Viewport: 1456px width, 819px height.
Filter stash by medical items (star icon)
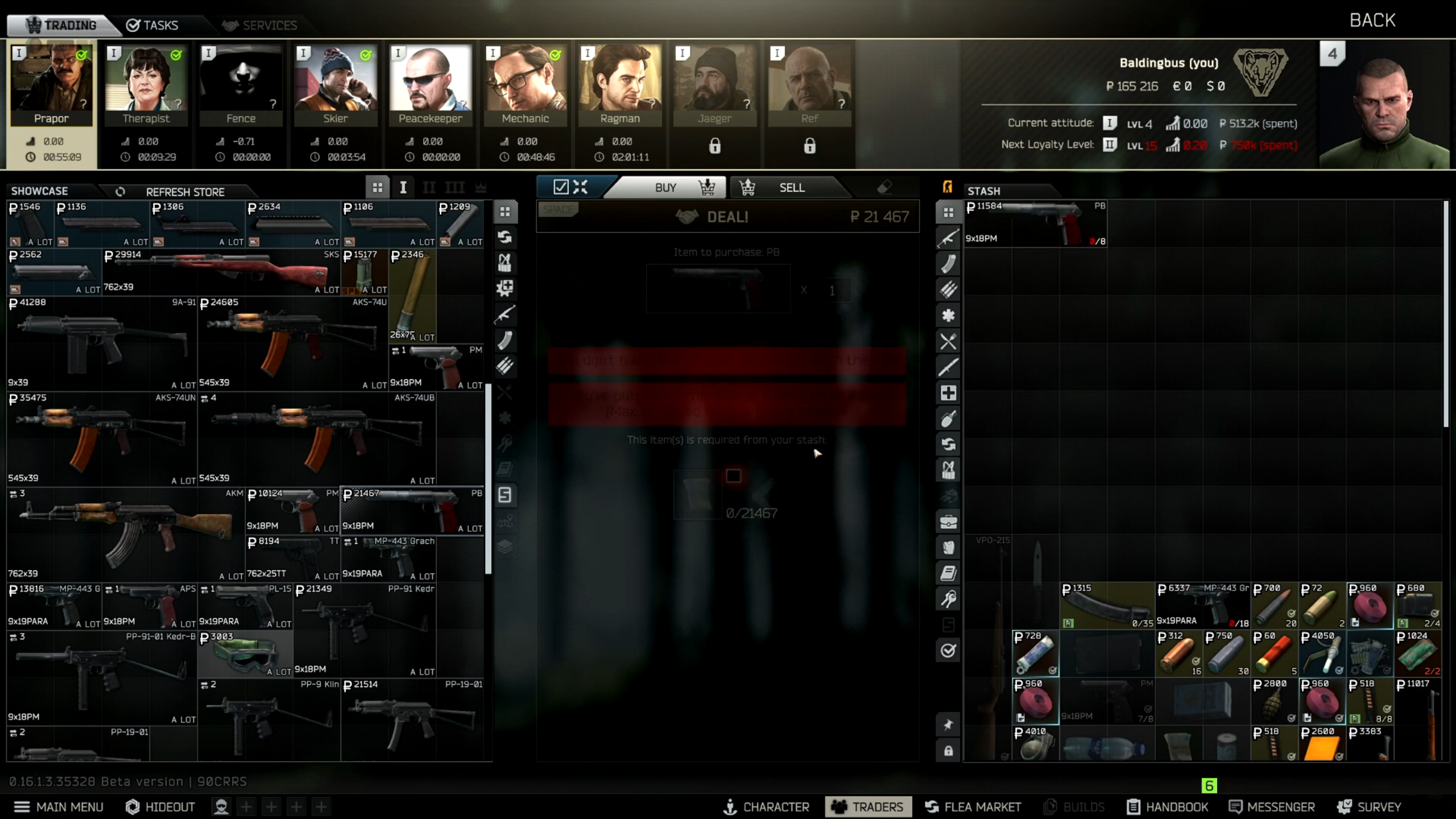(949, 315)
